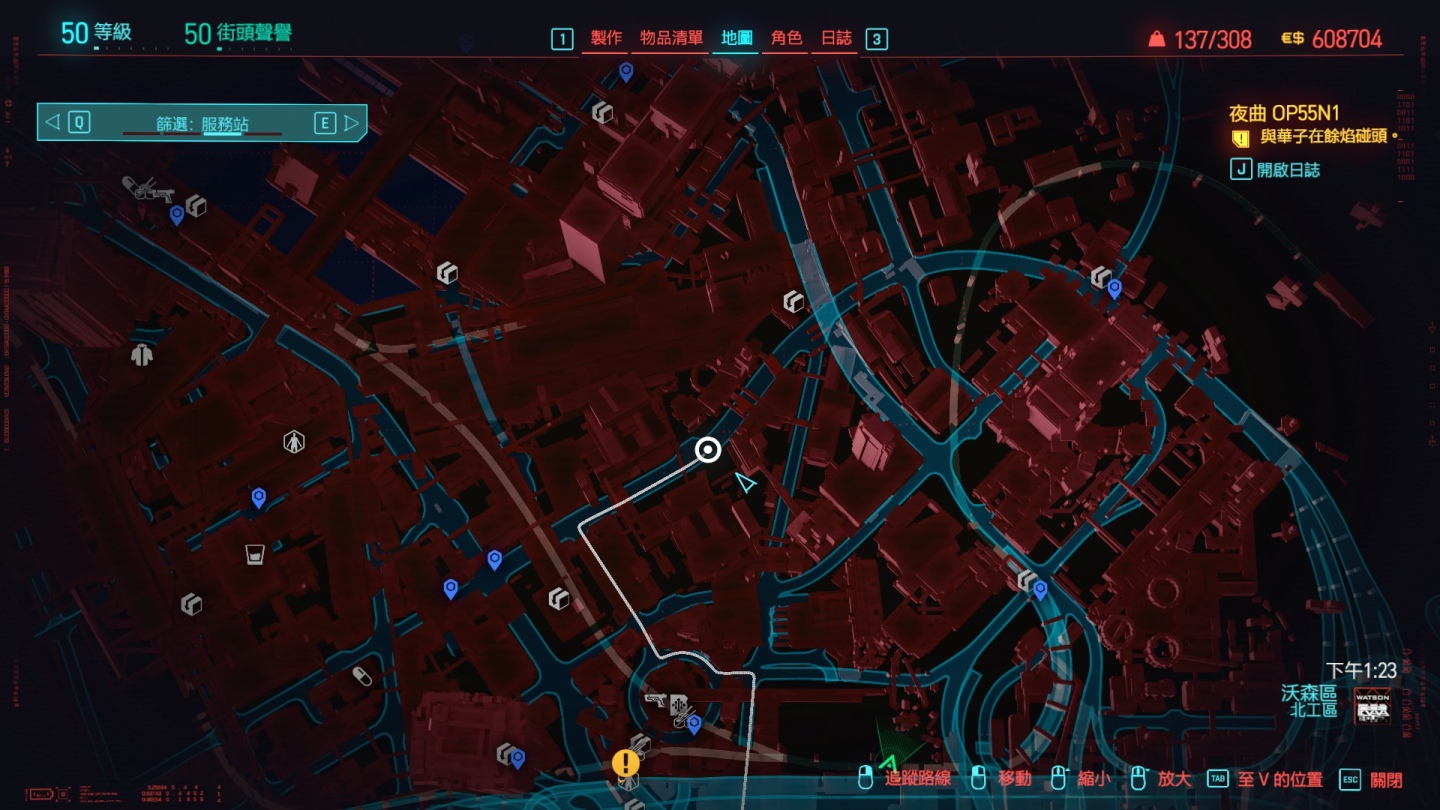The width and height of the screenshot is (1440, 810).
Task: Switch to the 角色 character tab
Action: 786,38
